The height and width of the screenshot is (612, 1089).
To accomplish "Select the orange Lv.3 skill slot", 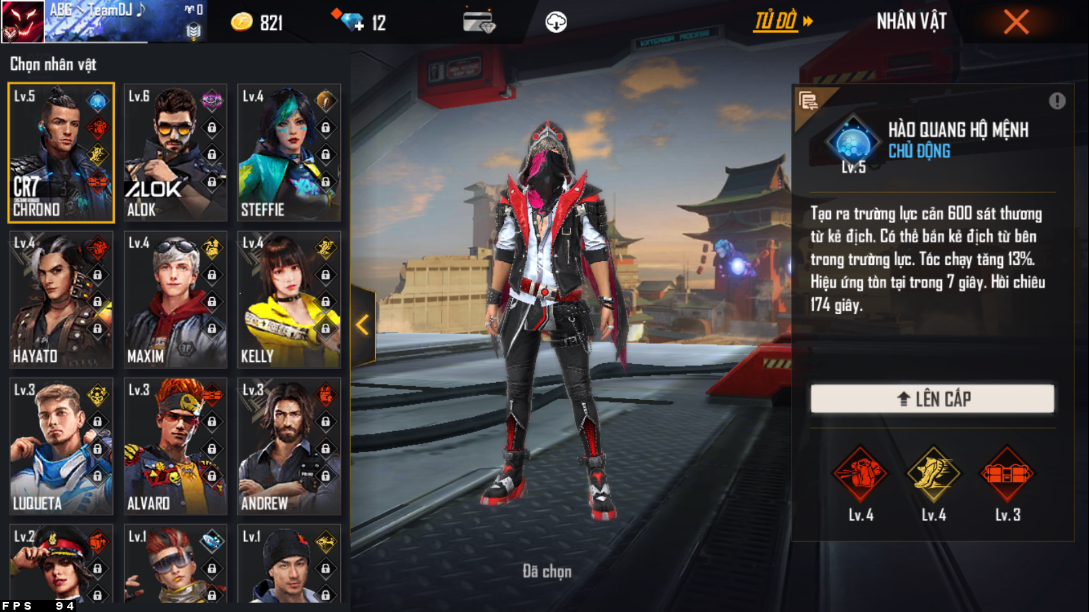I will [x=1007, y=474].
